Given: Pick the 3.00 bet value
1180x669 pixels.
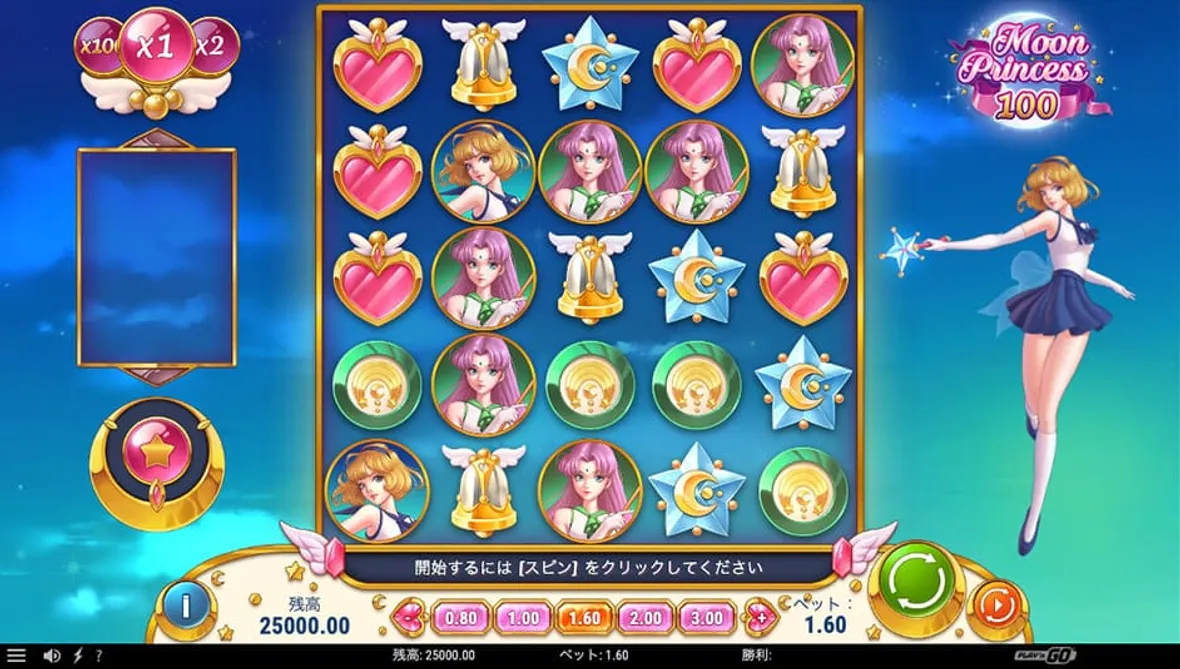Looking at the screenshot, I should click(x=707, y=617).
